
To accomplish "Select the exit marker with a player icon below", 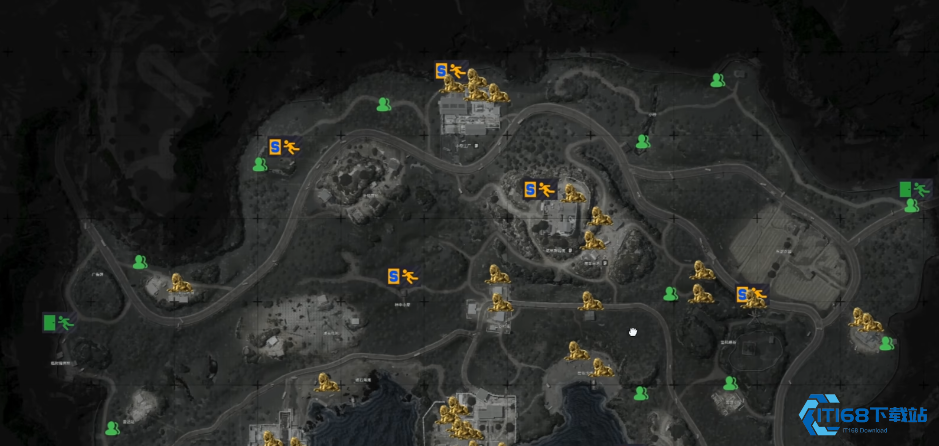I will coord(909,188).
